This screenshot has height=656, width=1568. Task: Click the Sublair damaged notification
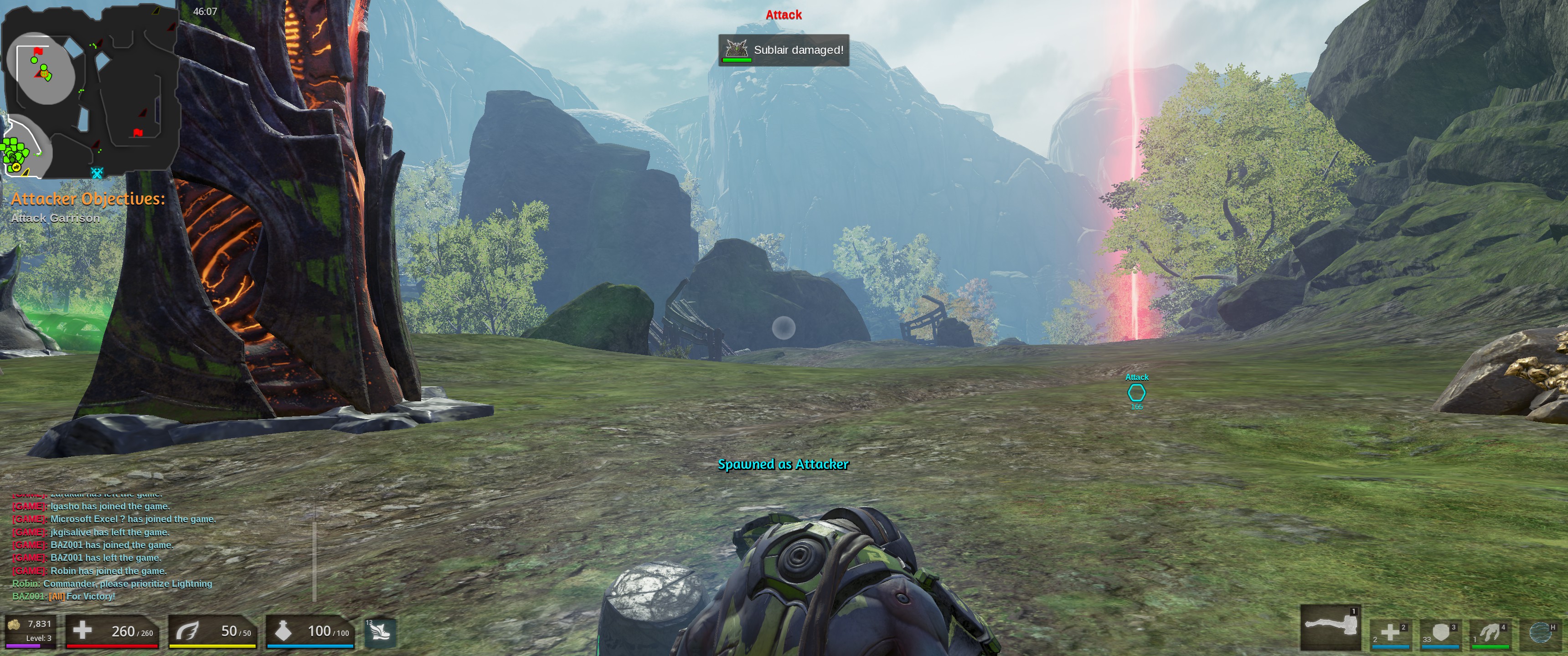tap(784, 50)
